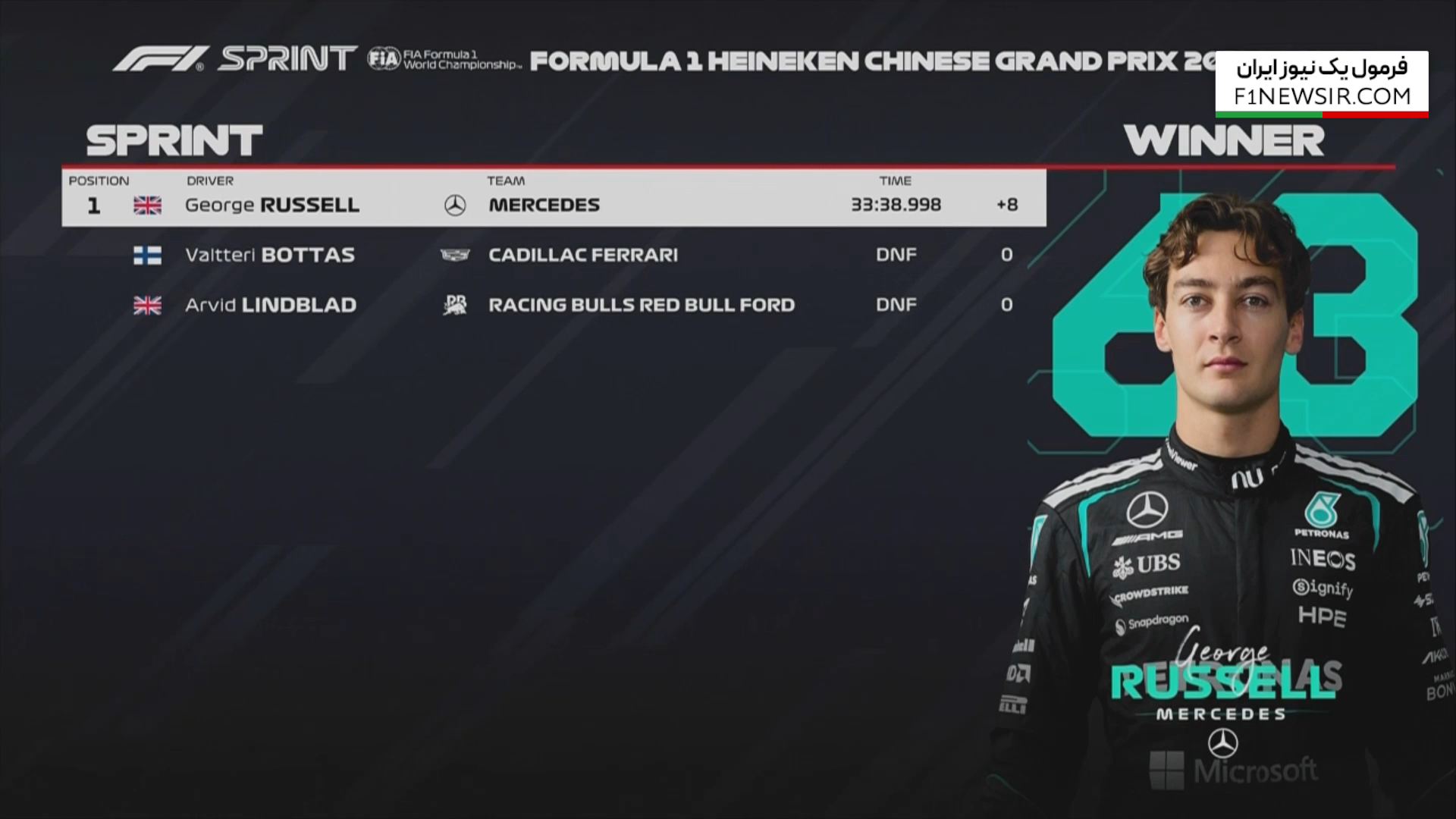Select Arvid Lindblad's result row
The height and width of the screenshot is (819, 1456).
[x=554, y=305]
